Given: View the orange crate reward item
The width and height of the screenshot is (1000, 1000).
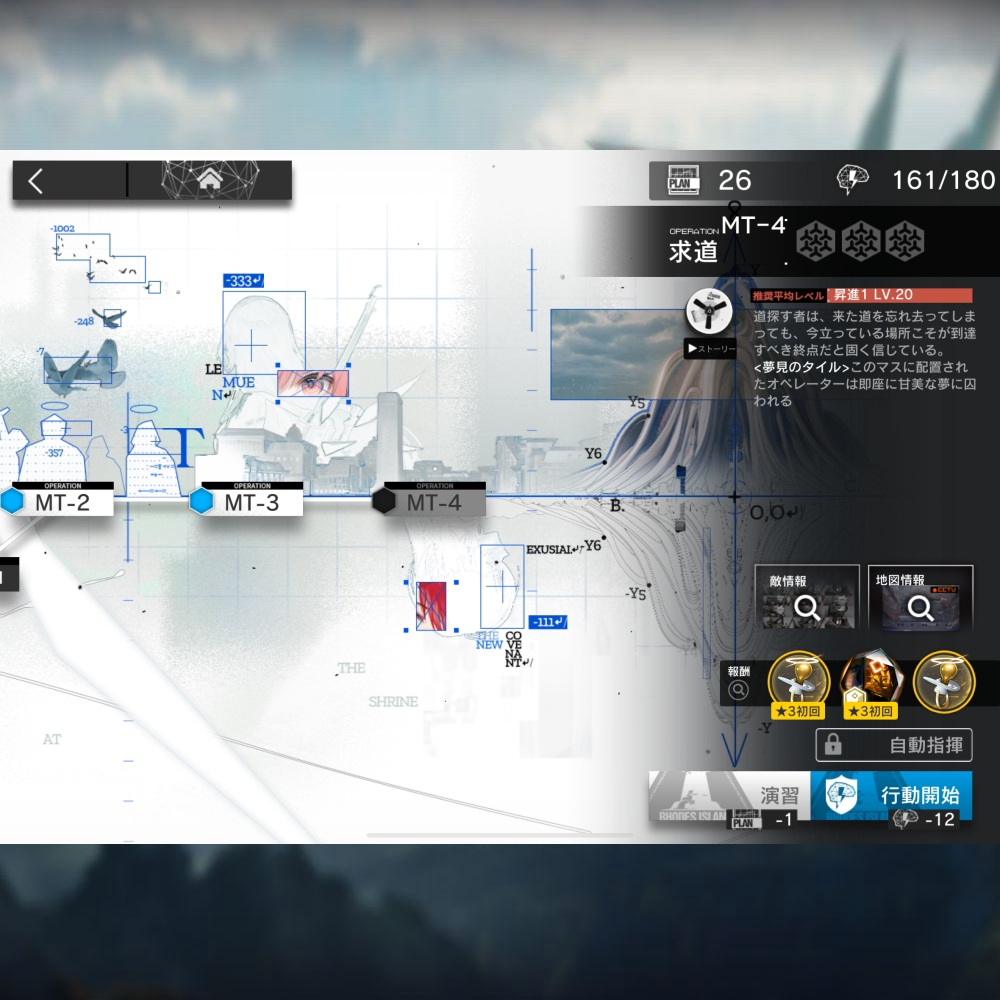Looking at the screenshot, I should (x=868, y=682).
